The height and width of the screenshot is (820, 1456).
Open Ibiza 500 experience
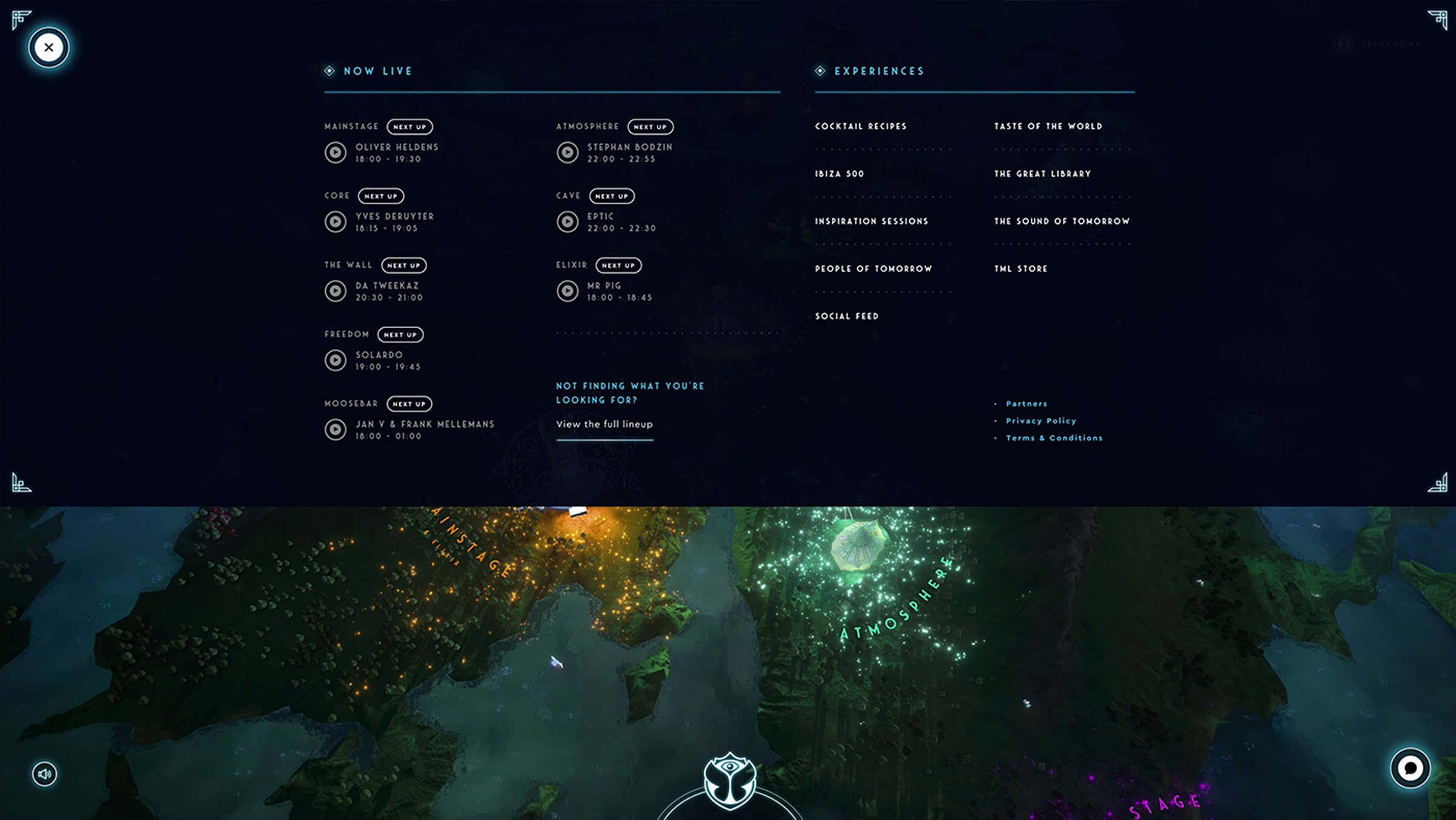coord(839,173)
